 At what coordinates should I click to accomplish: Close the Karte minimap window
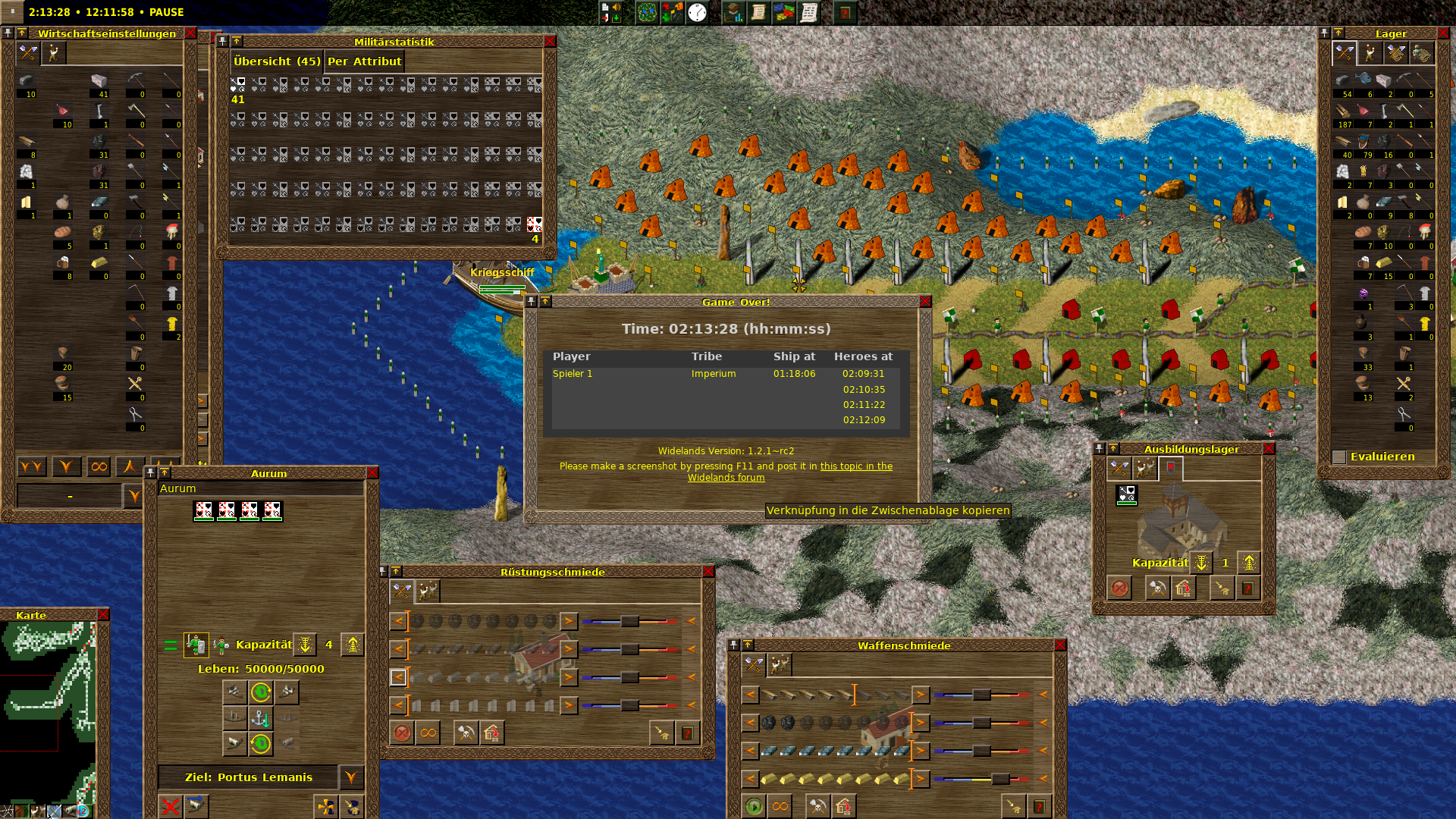(x=103, y=615)
